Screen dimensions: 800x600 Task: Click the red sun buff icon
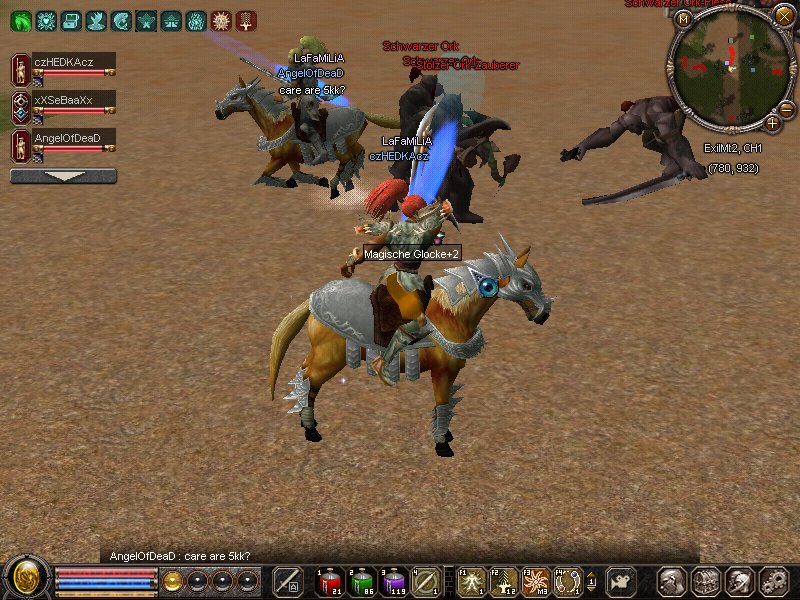(x=220, y=20)
